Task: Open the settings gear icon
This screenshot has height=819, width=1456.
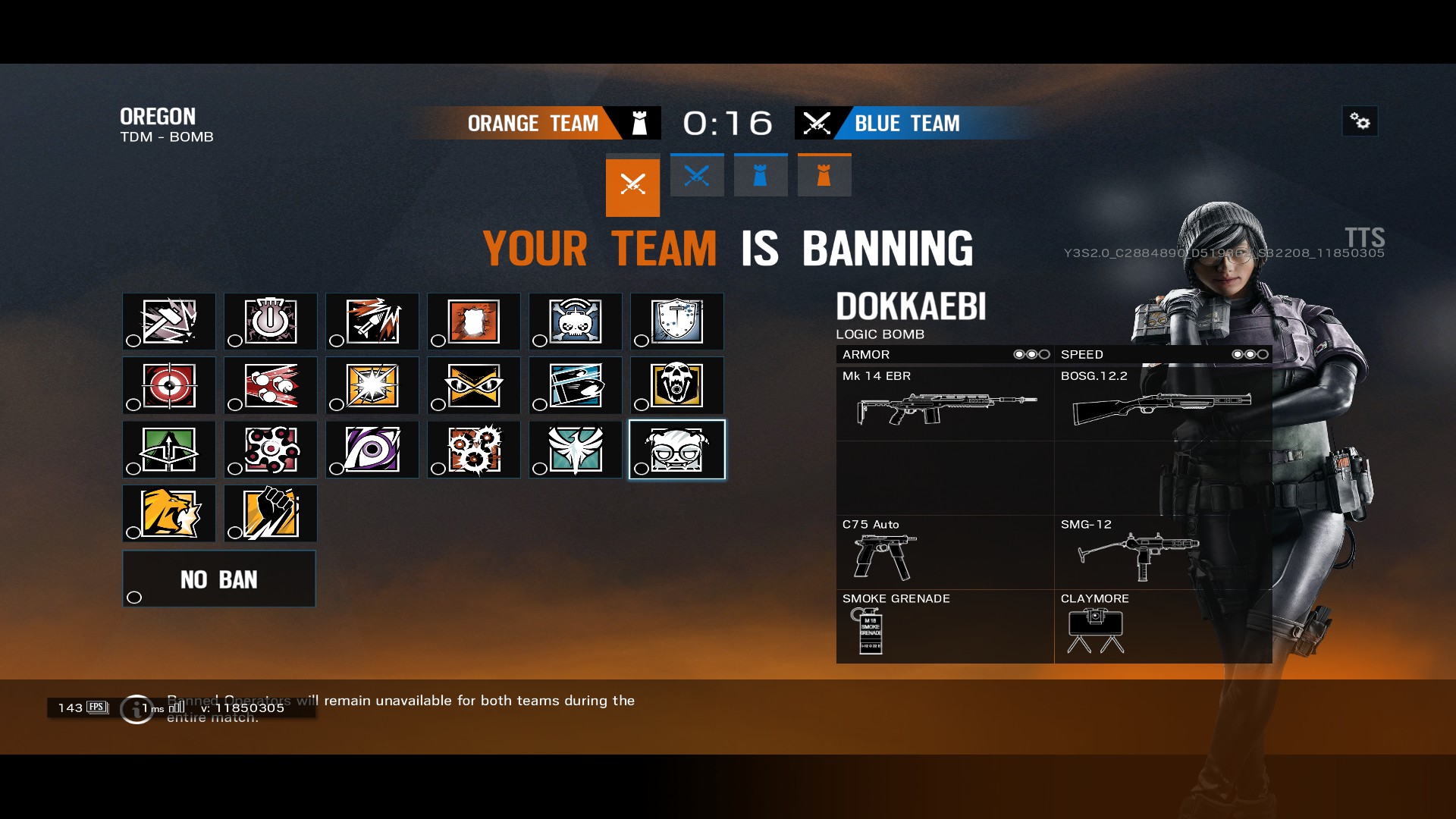Action: click(x=1360, y=121)
